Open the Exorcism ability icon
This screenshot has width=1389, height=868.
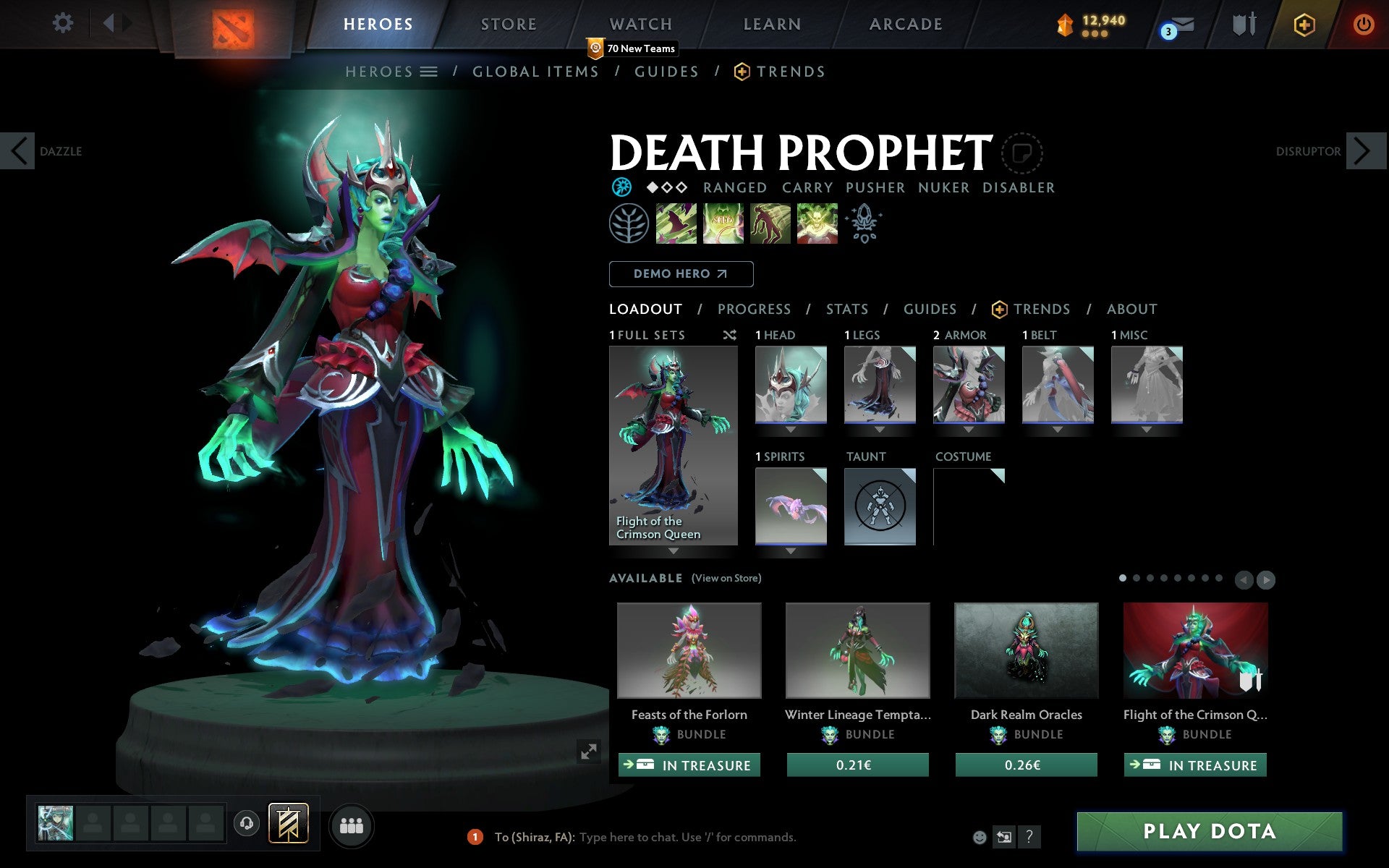tap(817, 224)
